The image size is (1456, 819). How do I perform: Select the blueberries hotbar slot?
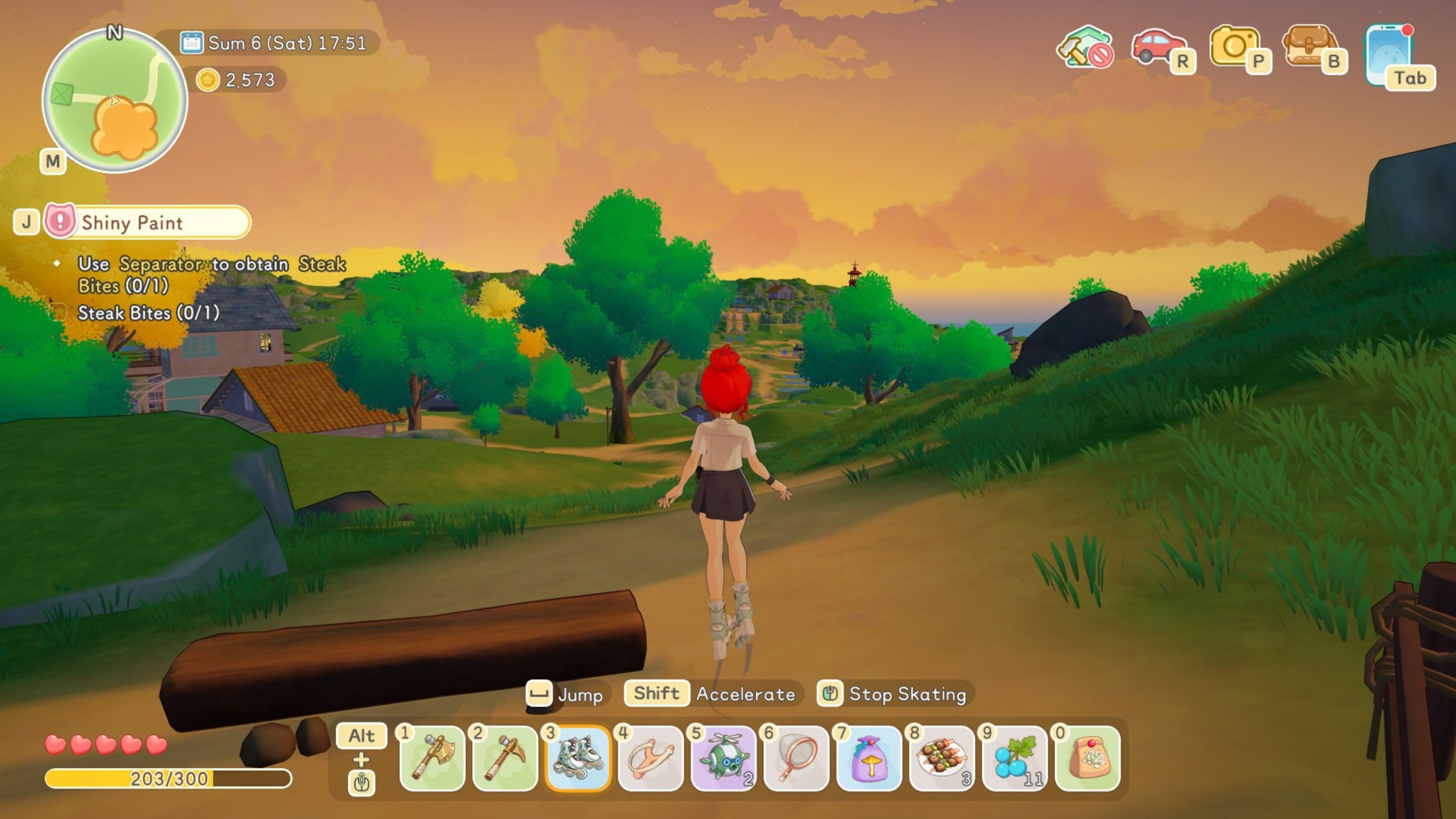[x=1014, y=758]
